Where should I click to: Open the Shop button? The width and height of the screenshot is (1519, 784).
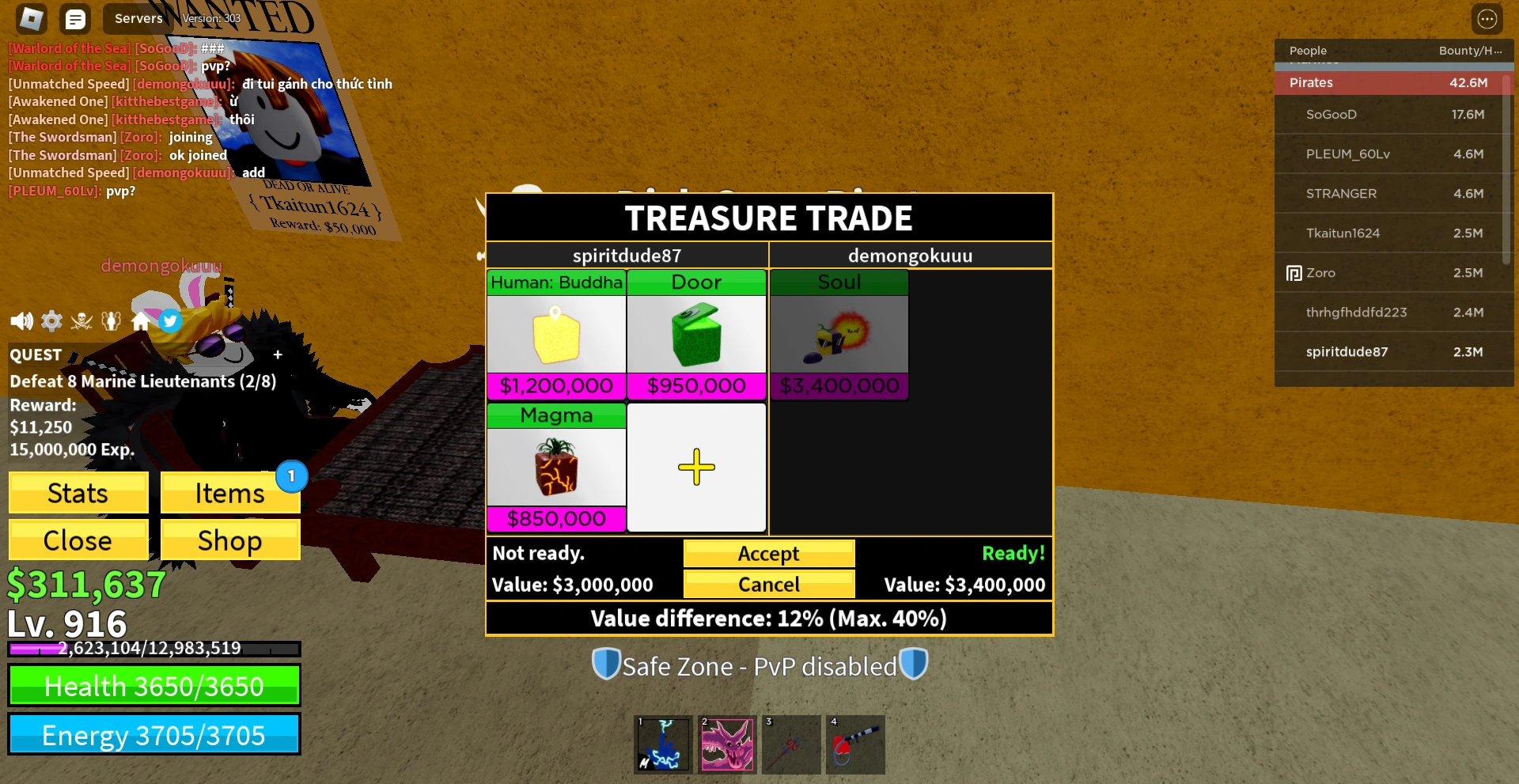click(230, 540)
